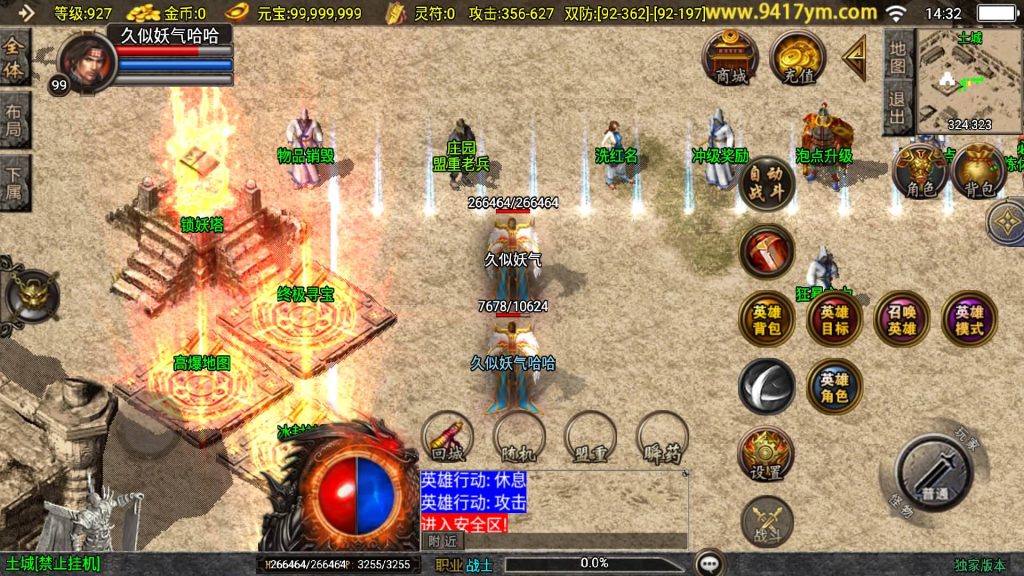Activate 召唤英雄 summon hero

pos(901,319)
